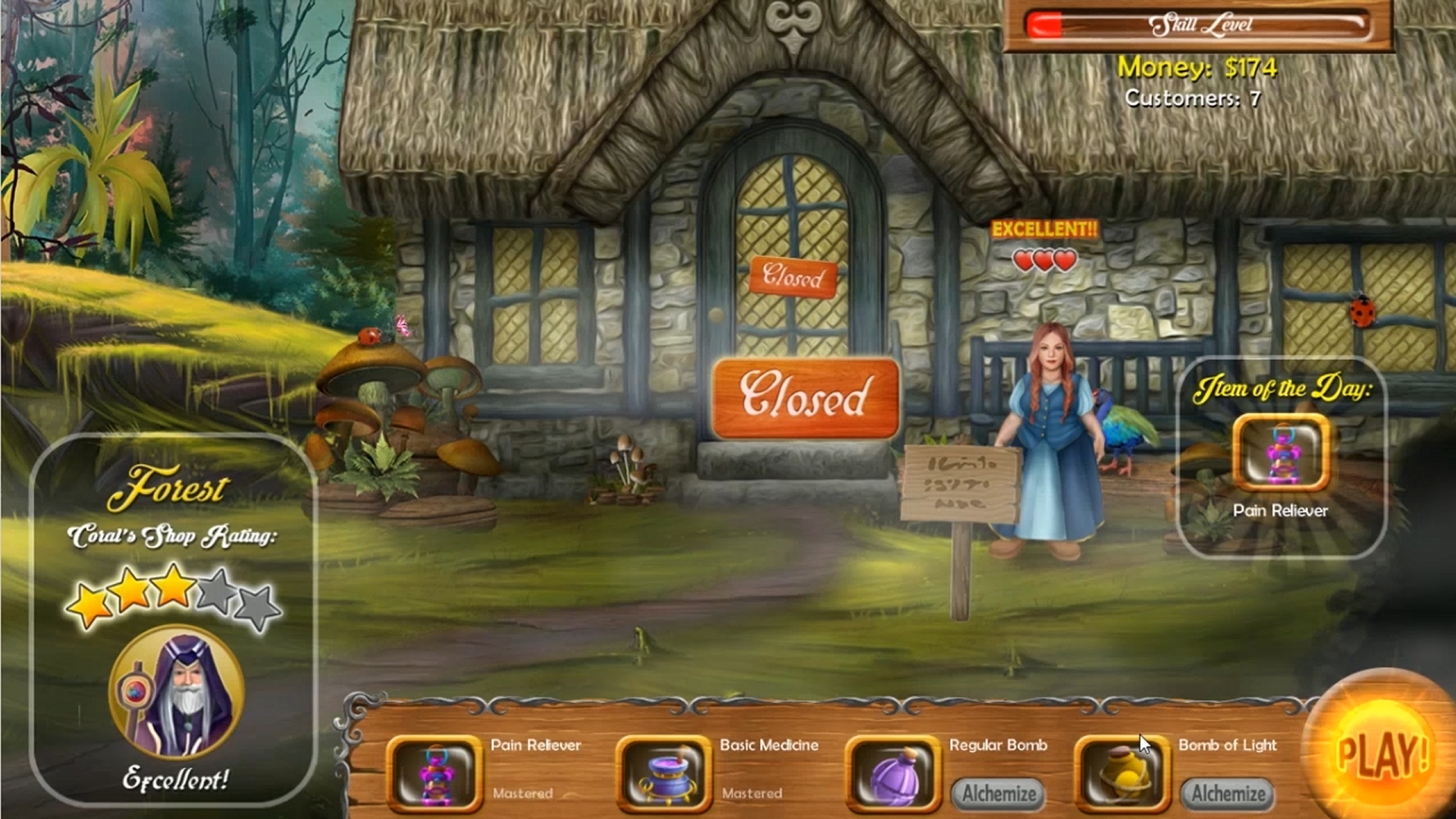Click the Mastered label under Basic Medicine
The width and height of the screenshot is (1456, 819).
click(752, 794)
